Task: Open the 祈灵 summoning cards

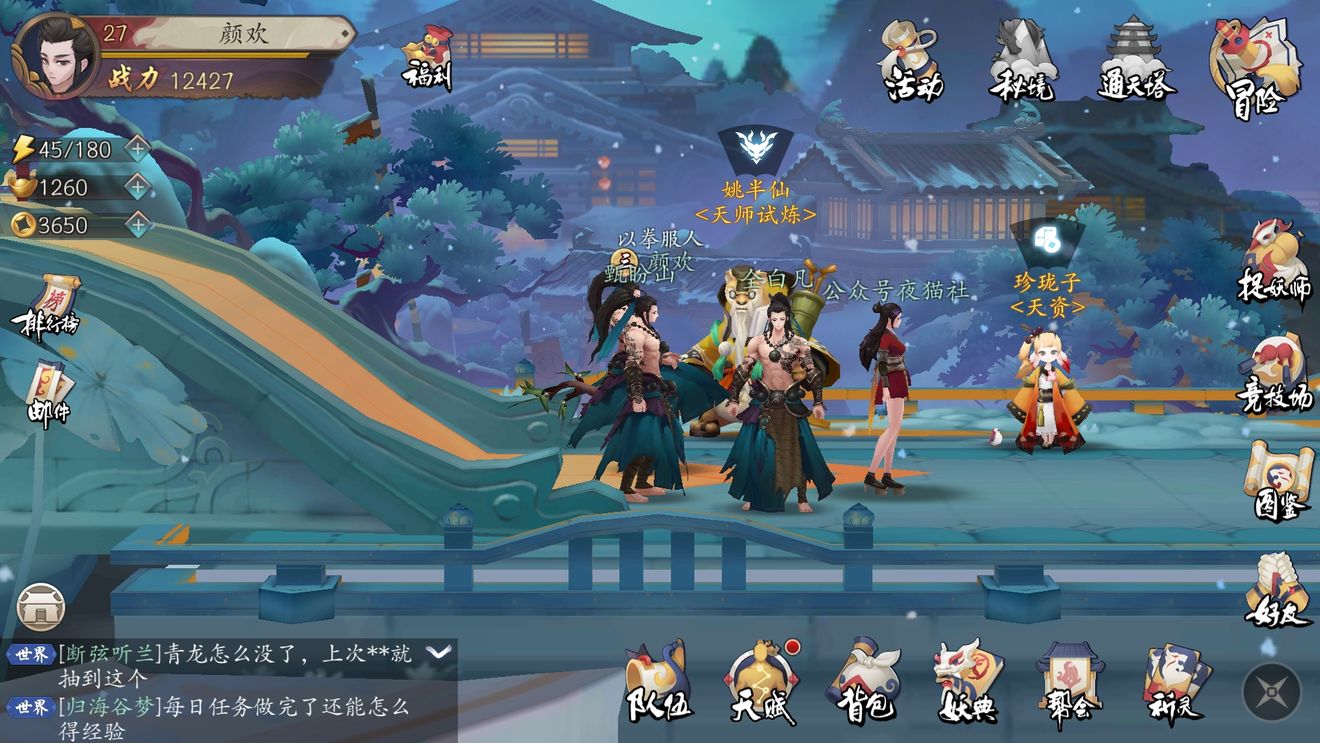Action: [x=1176, y=682]
